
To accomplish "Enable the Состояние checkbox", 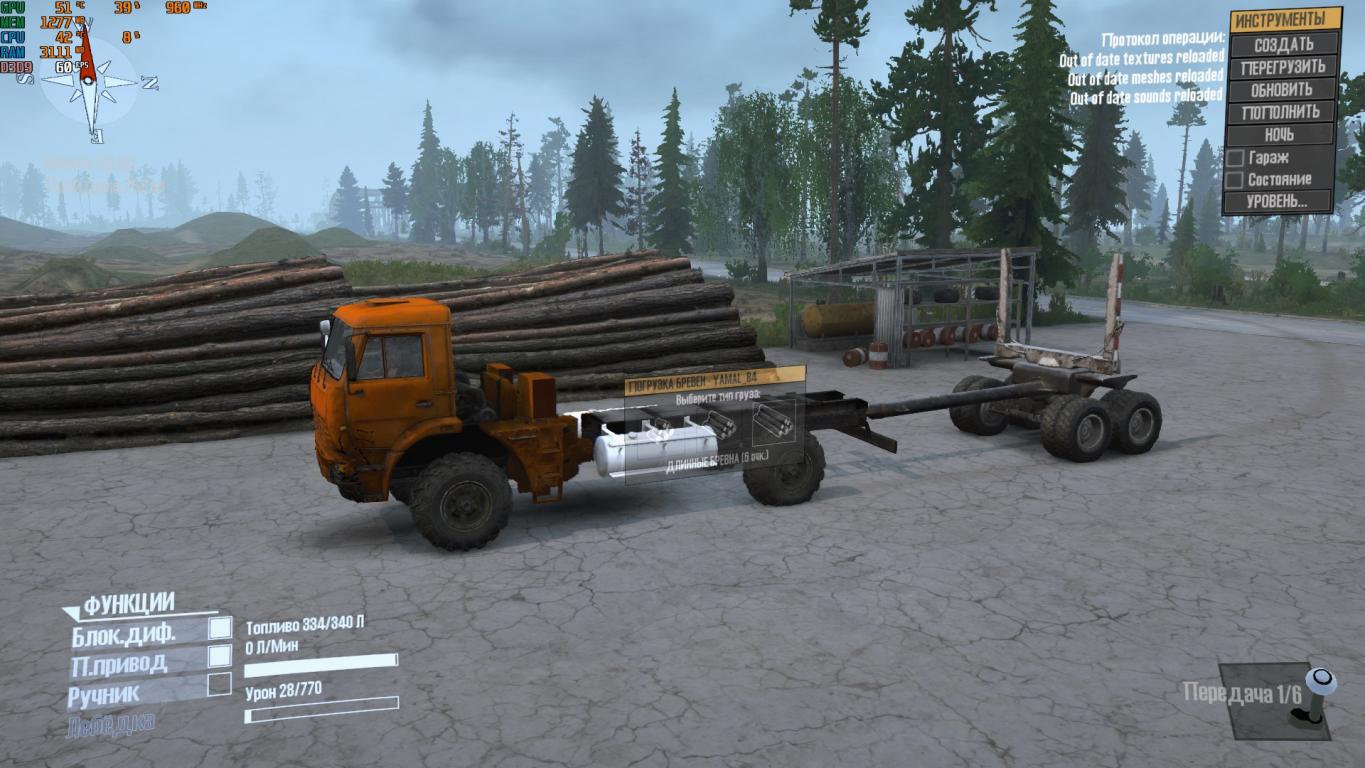I will tap(1235, 180).
